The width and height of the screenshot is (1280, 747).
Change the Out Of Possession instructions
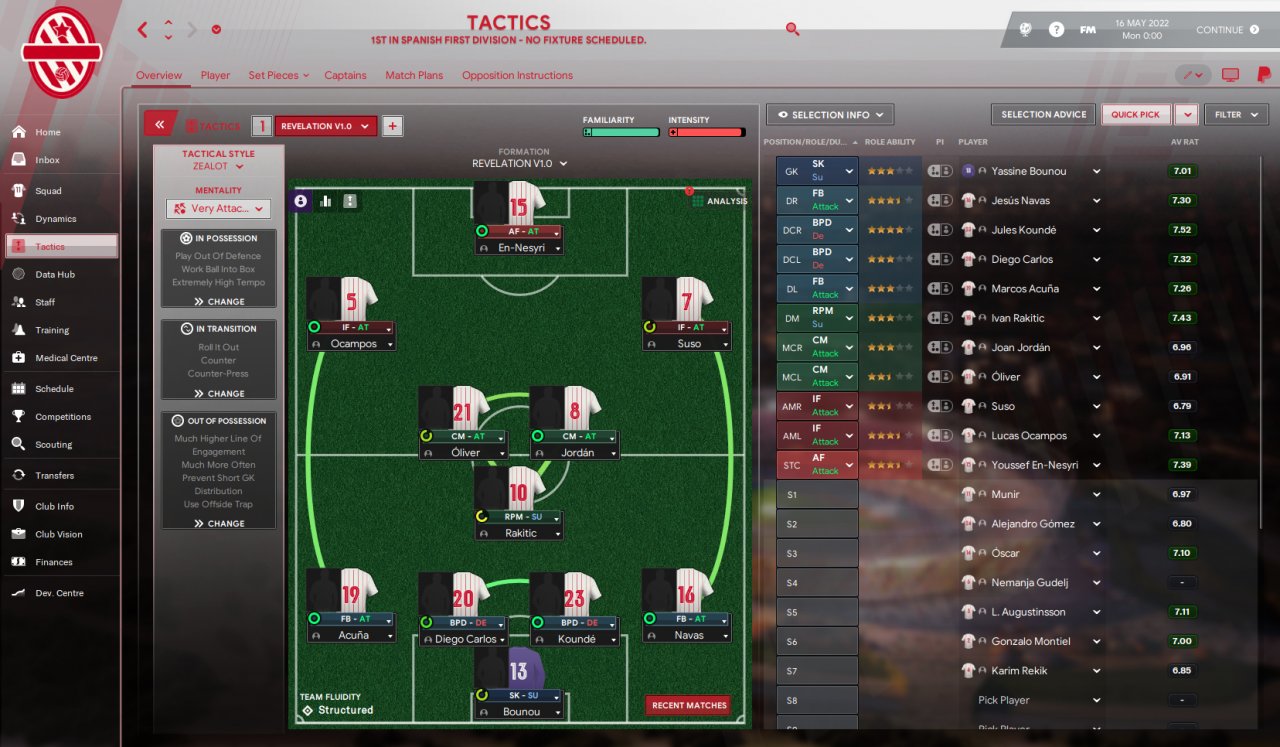pos(218,523)
